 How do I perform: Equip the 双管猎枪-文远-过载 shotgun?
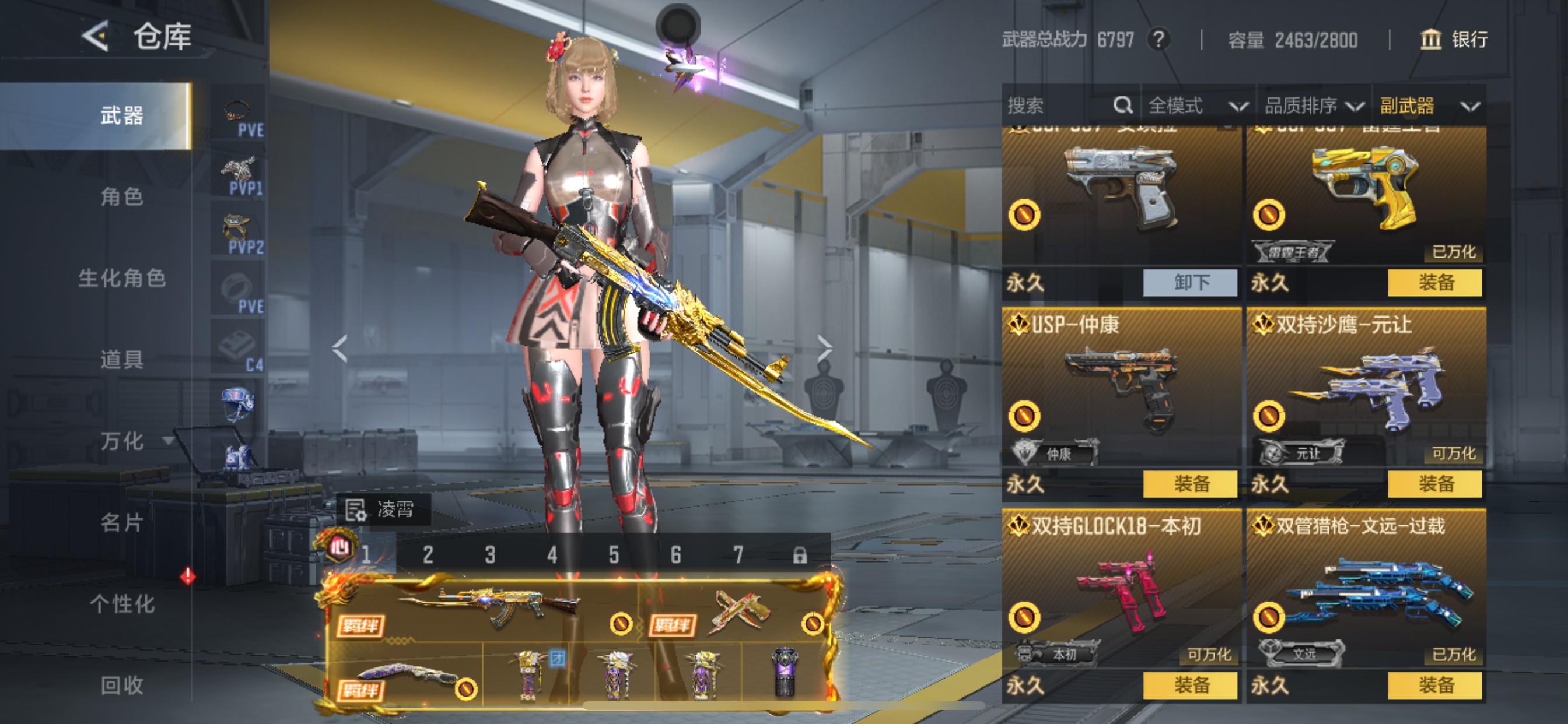click(x=1434, y=686)
